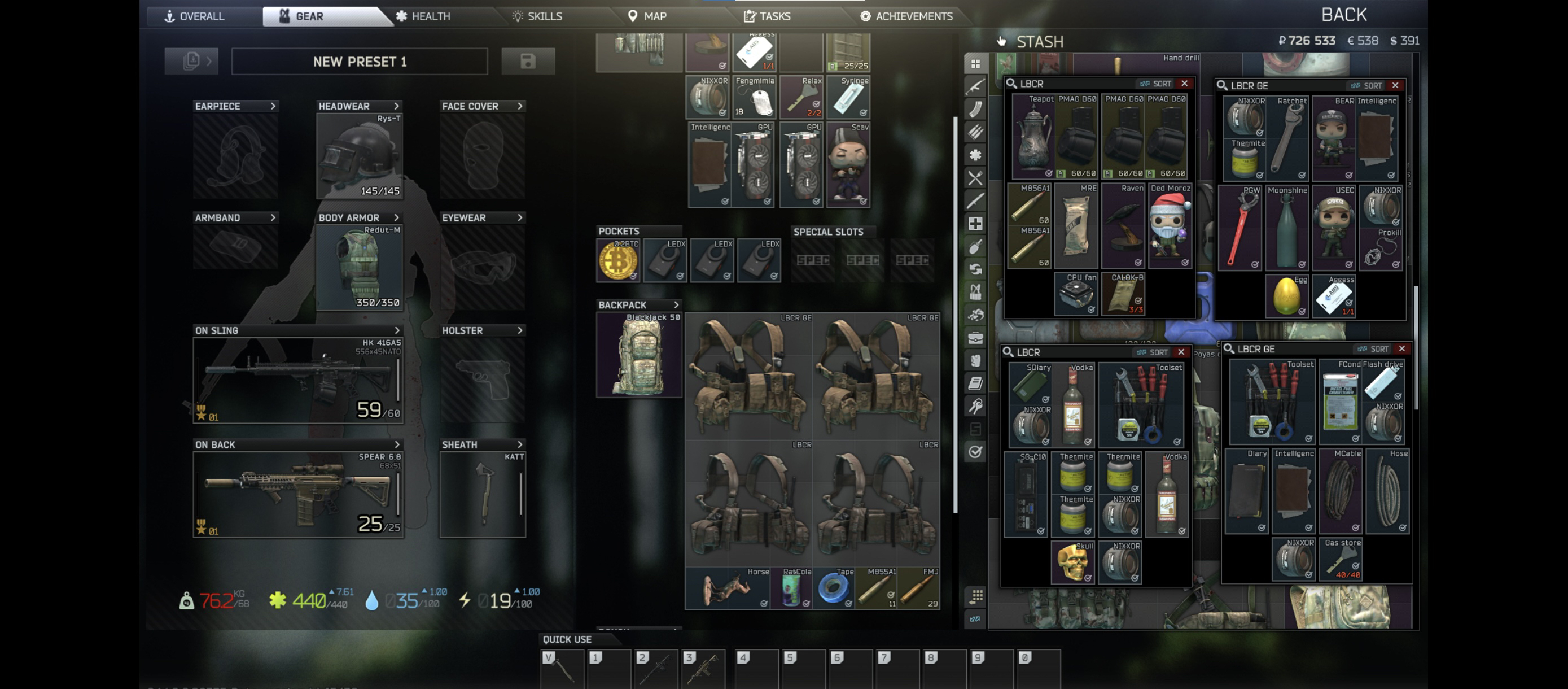Click the Back button
Viewport: 1568px width, 689px height.
[x=1343, y=15]
